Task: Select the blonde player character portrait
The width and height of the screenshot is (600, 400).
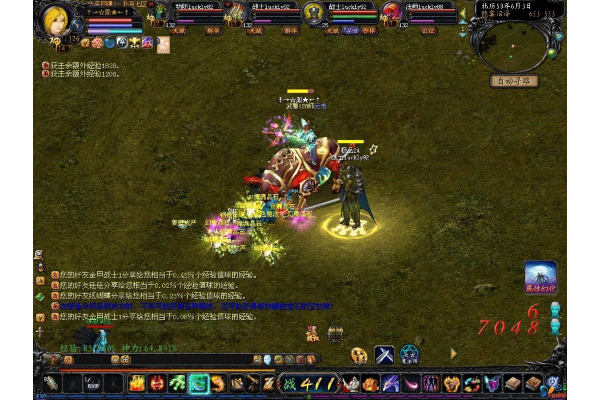Action: pyautogui.click(x=56, y=19)
